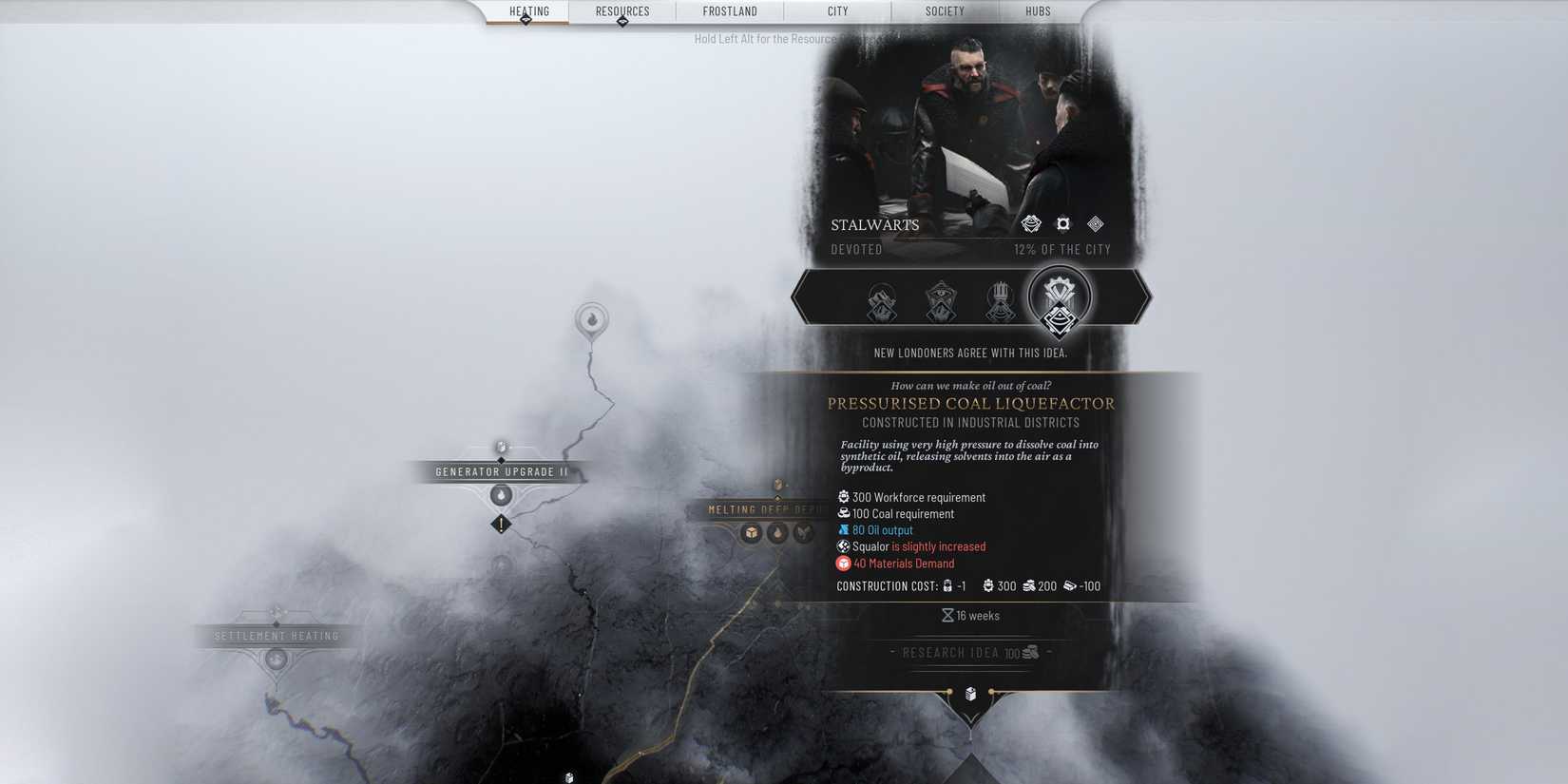Image resolution: width=1568 pixels, height=784 pixels.
Task: Click the oil droplet icon under Melting Deep Deposit
Action: [777, 534]
